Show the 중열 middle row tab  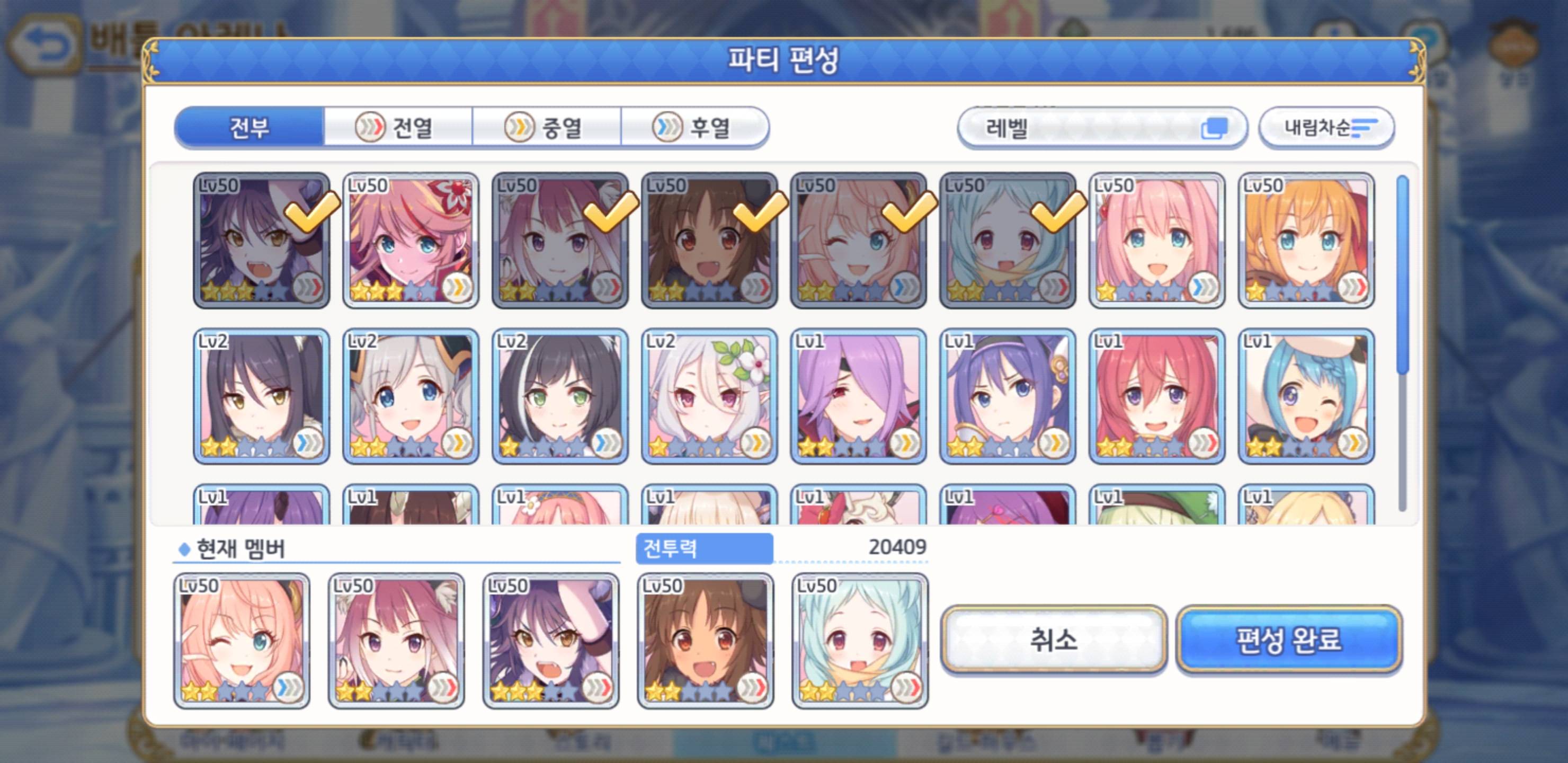pyautogui.click(x=547, y=128)
